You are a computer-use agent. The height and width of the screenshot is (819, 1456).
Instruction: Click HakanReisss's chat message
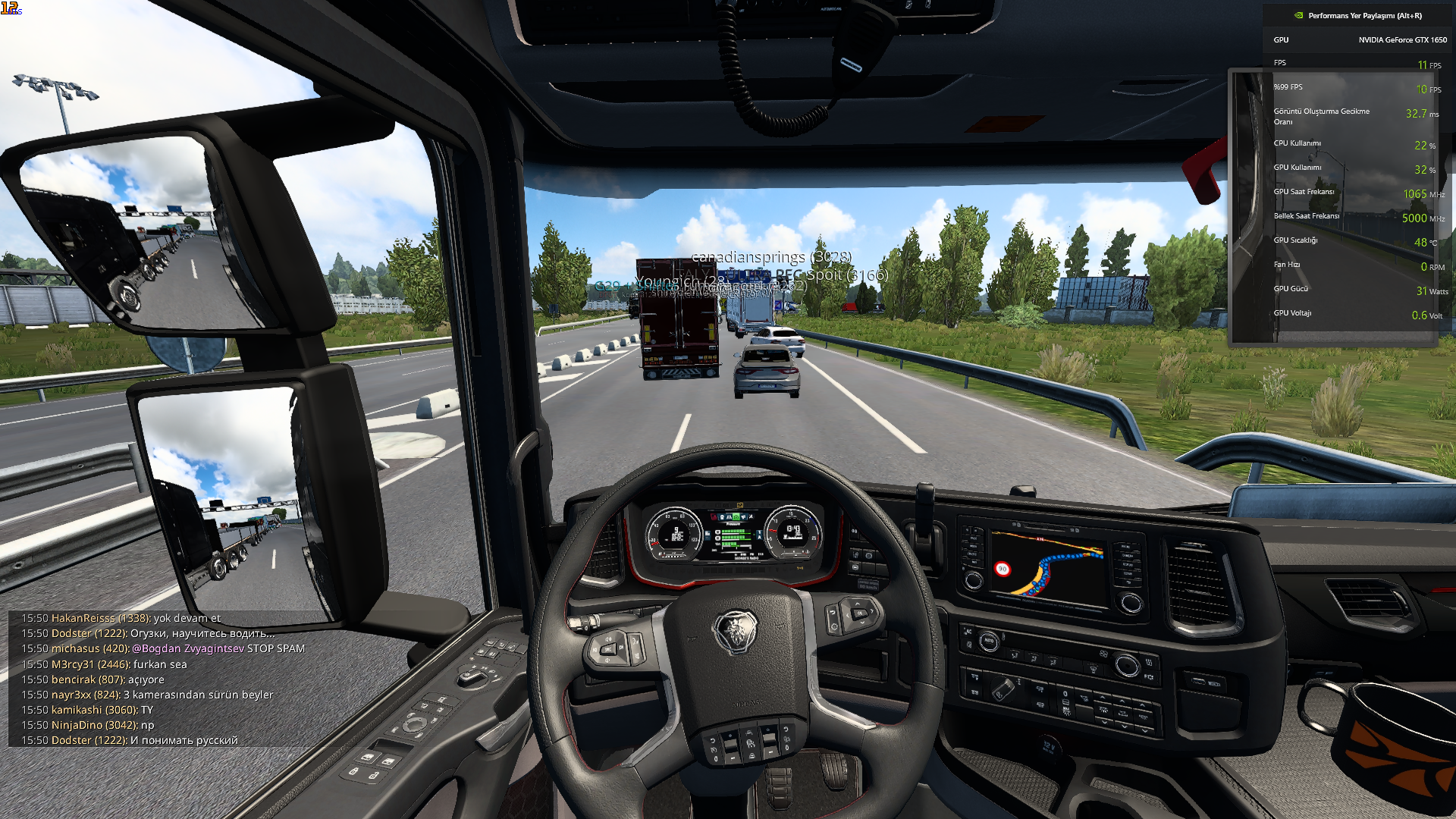[121, 618]
